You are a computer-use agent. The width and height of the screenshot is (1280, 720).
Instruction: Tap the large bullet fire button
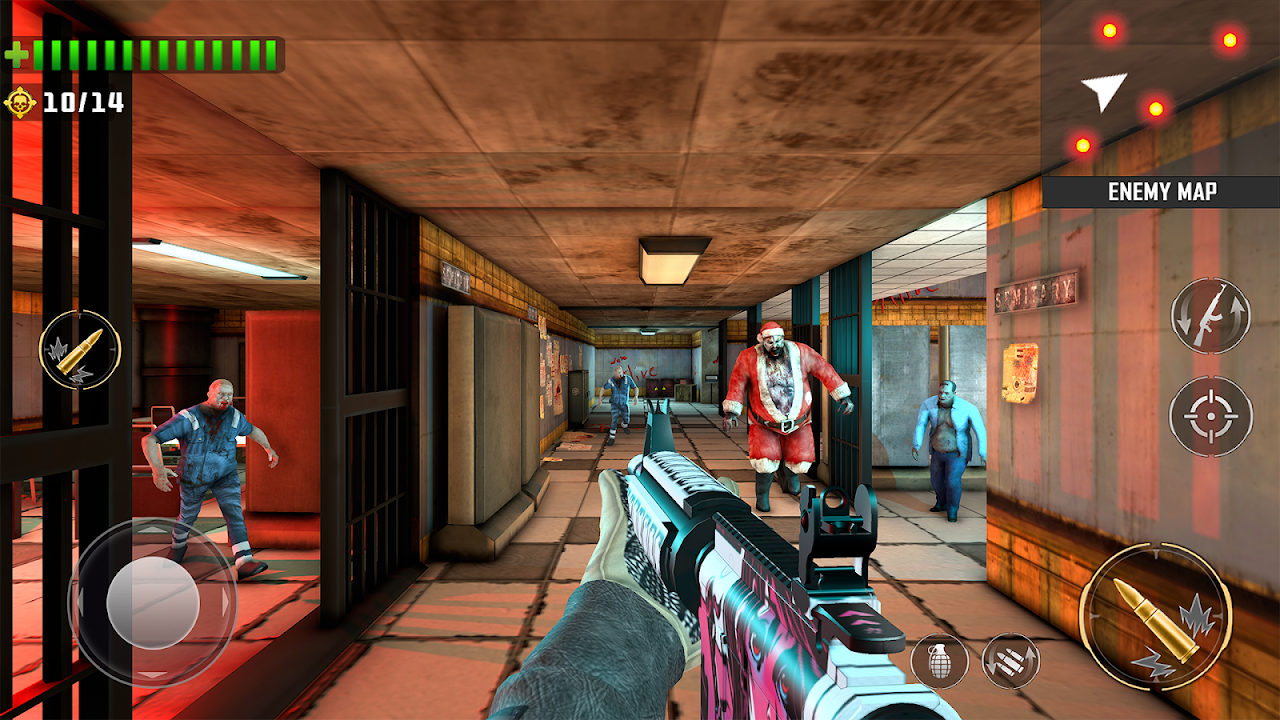pyautogui.click(x=1155, y=617)
